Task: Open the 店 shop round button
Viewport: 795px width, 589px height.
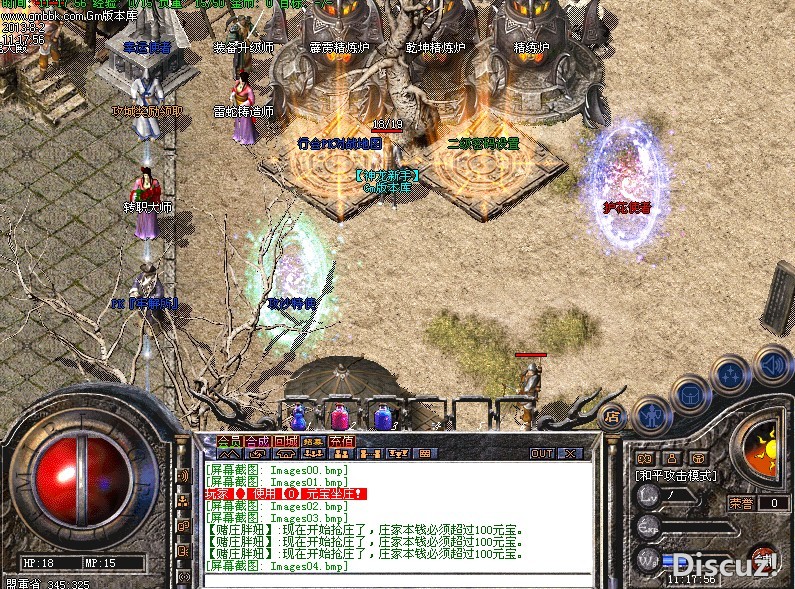Action: point(613,416)
